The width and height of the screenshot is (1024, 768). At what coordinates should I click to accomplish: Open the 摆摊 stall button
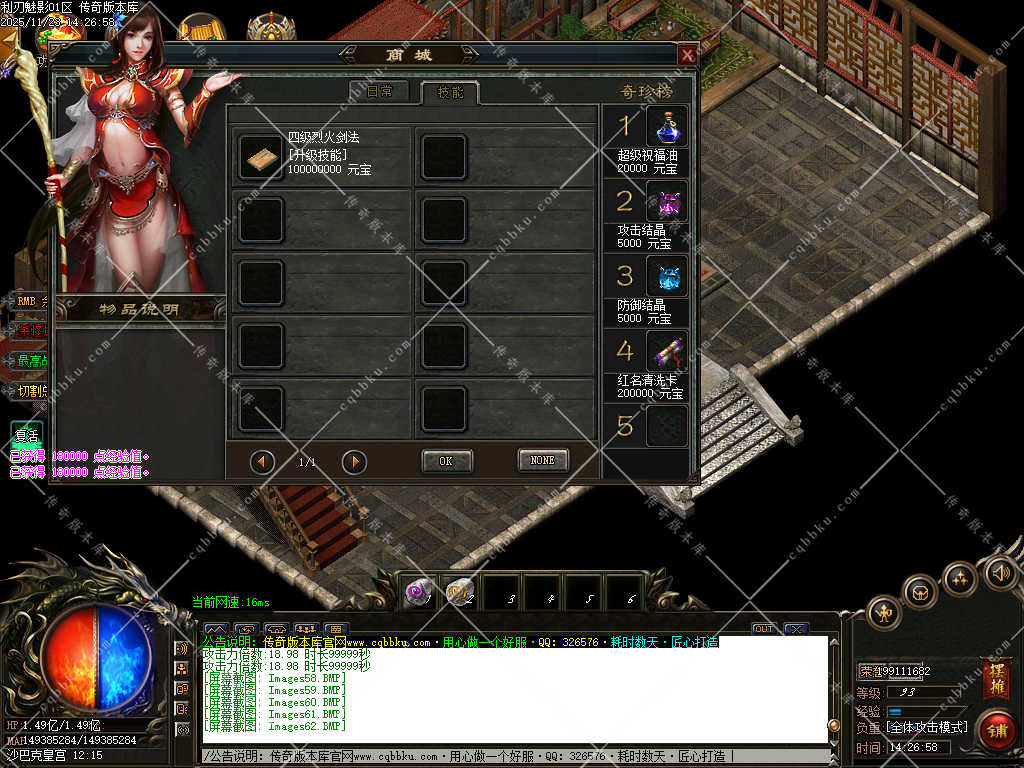coord(996,679)
